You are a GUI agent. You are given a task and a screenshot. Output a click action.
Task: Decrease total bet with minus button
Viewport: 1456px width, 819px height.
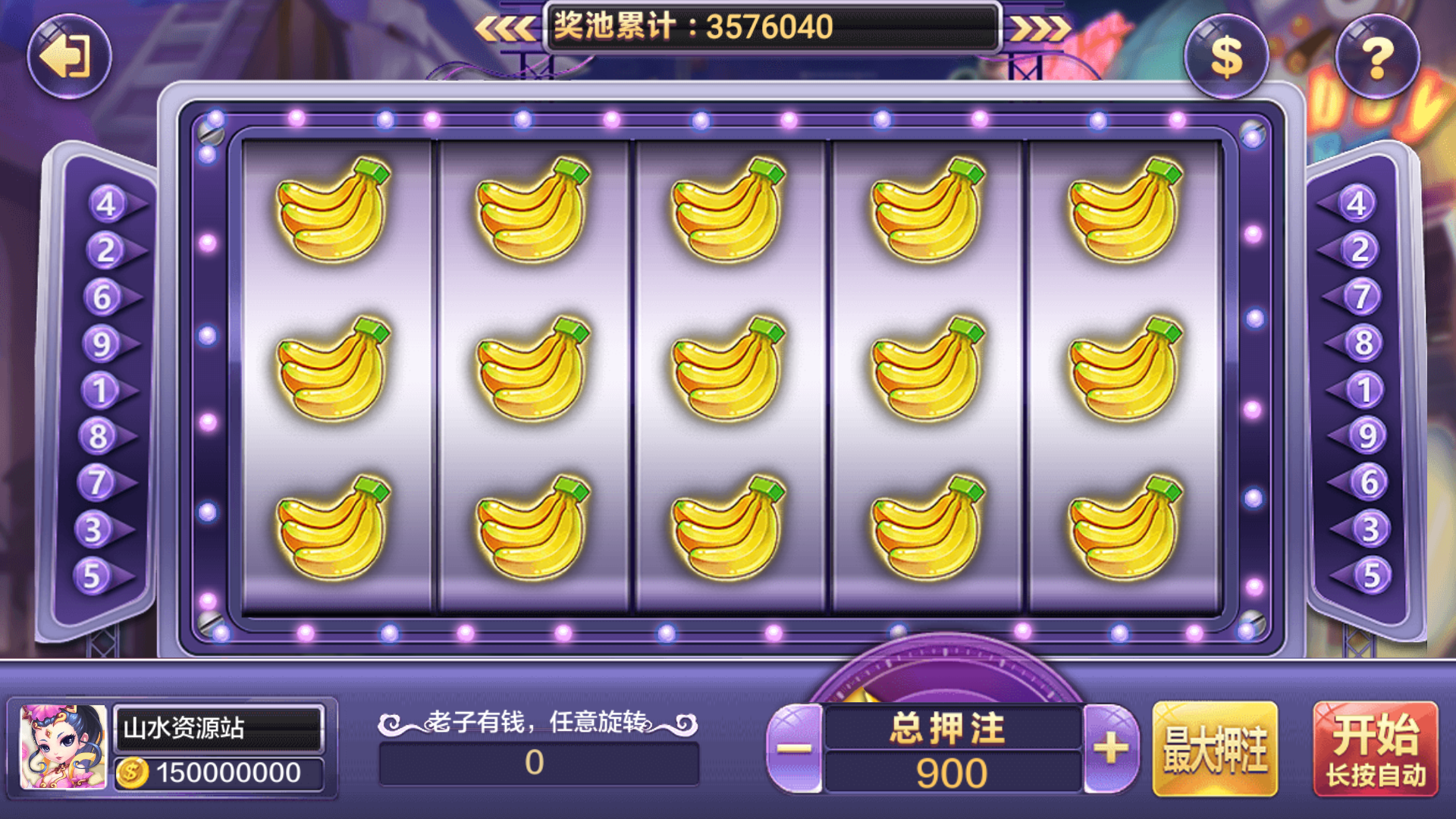795,748
